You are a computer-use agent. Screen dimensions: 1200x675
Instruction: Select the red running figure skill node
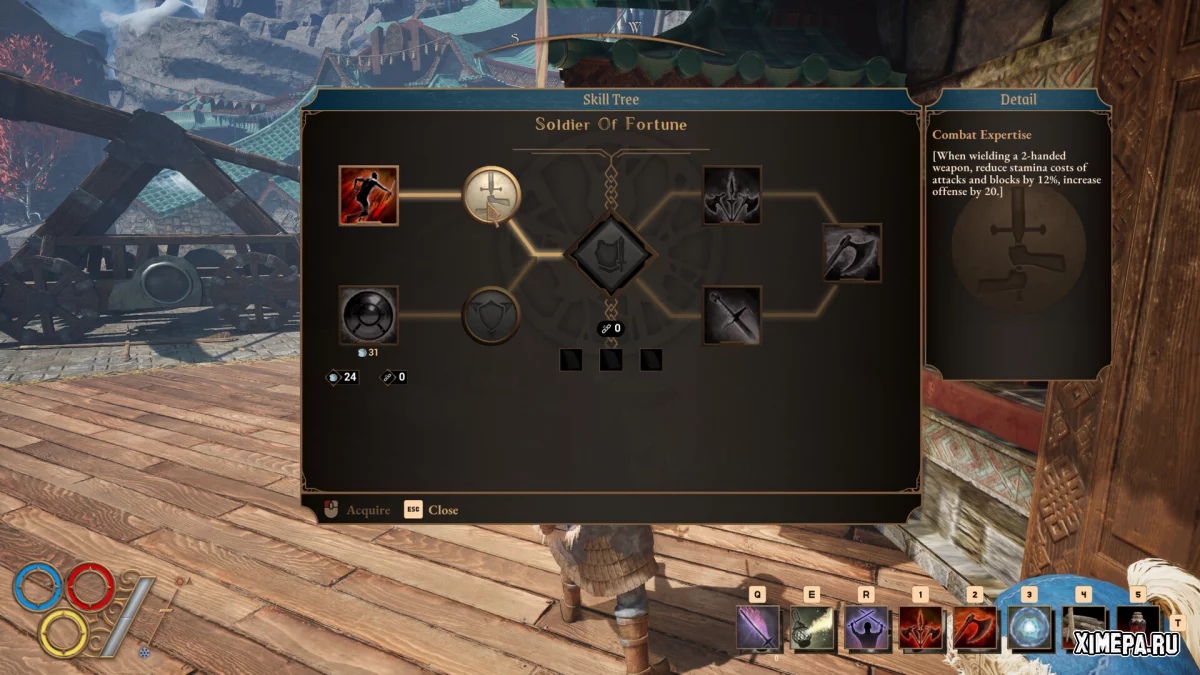[x=368, y=195]
